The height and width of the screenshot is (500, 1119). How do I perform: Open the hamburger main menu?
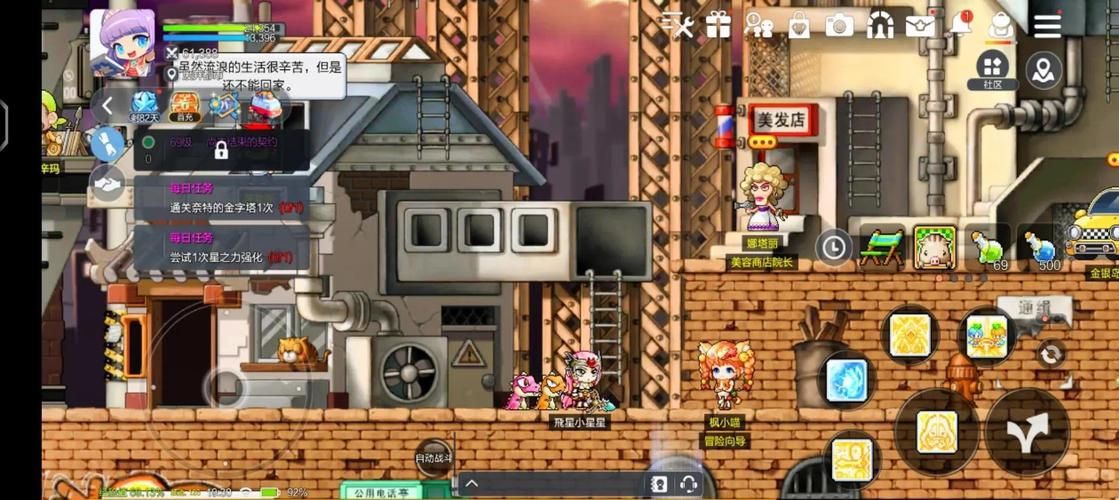pyautogui.click(x=1047, y=26)
